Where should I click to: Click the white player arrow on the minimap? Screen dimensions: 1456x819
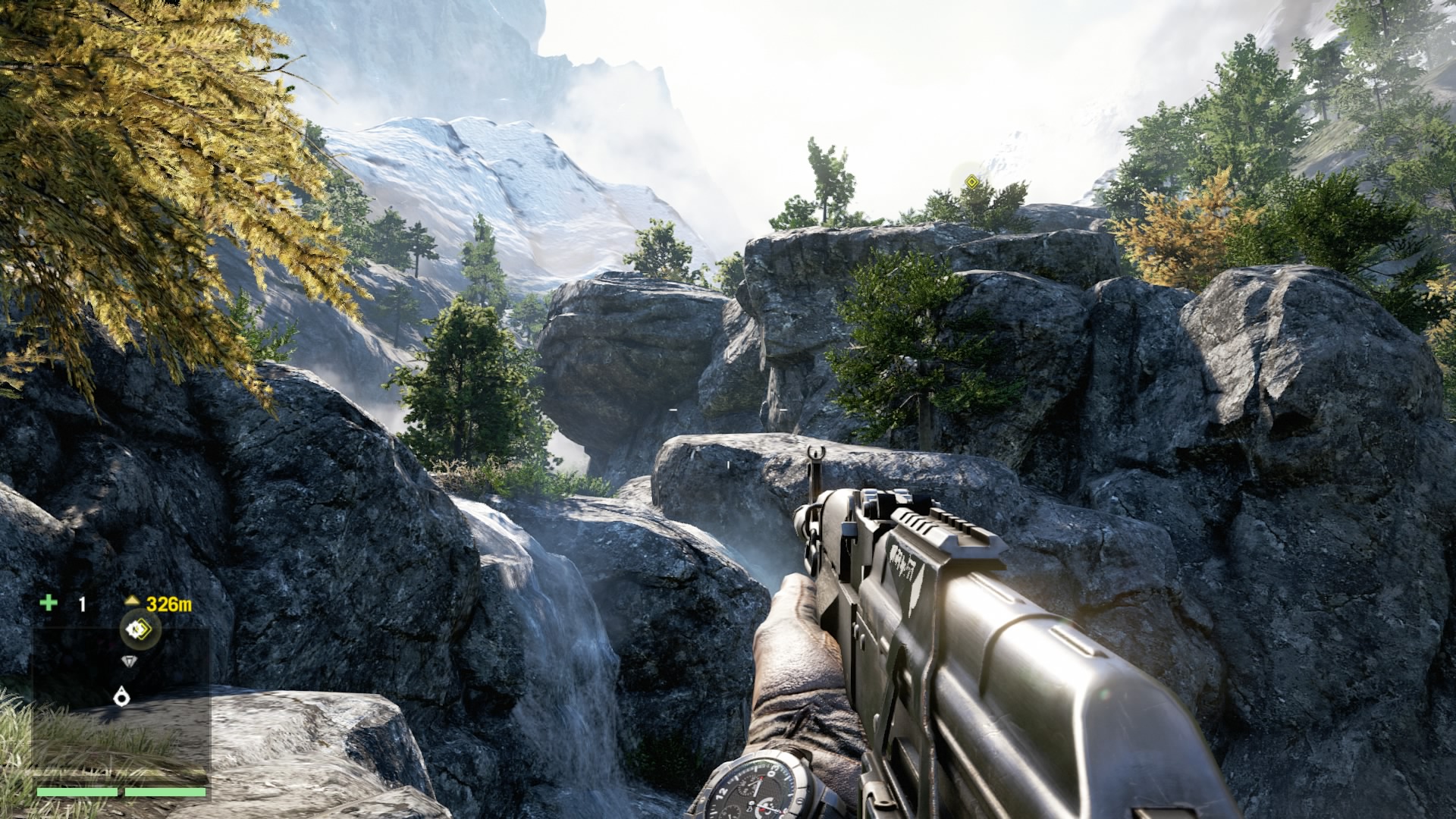(x=121, y=697)
